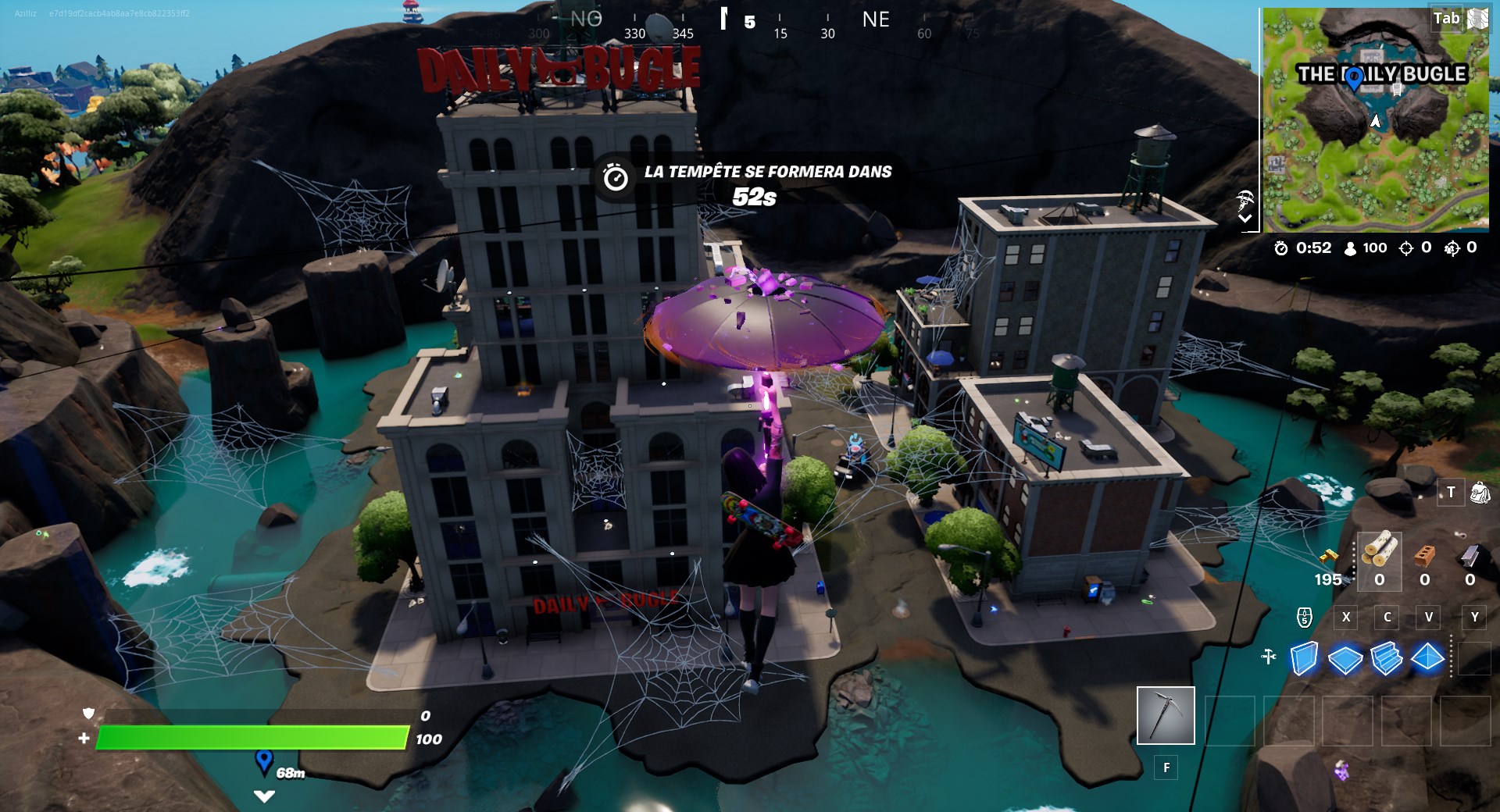
Task: Expand the glider chevron beside the minimap
Action: pyautogui.click(x=1245, y=219)
